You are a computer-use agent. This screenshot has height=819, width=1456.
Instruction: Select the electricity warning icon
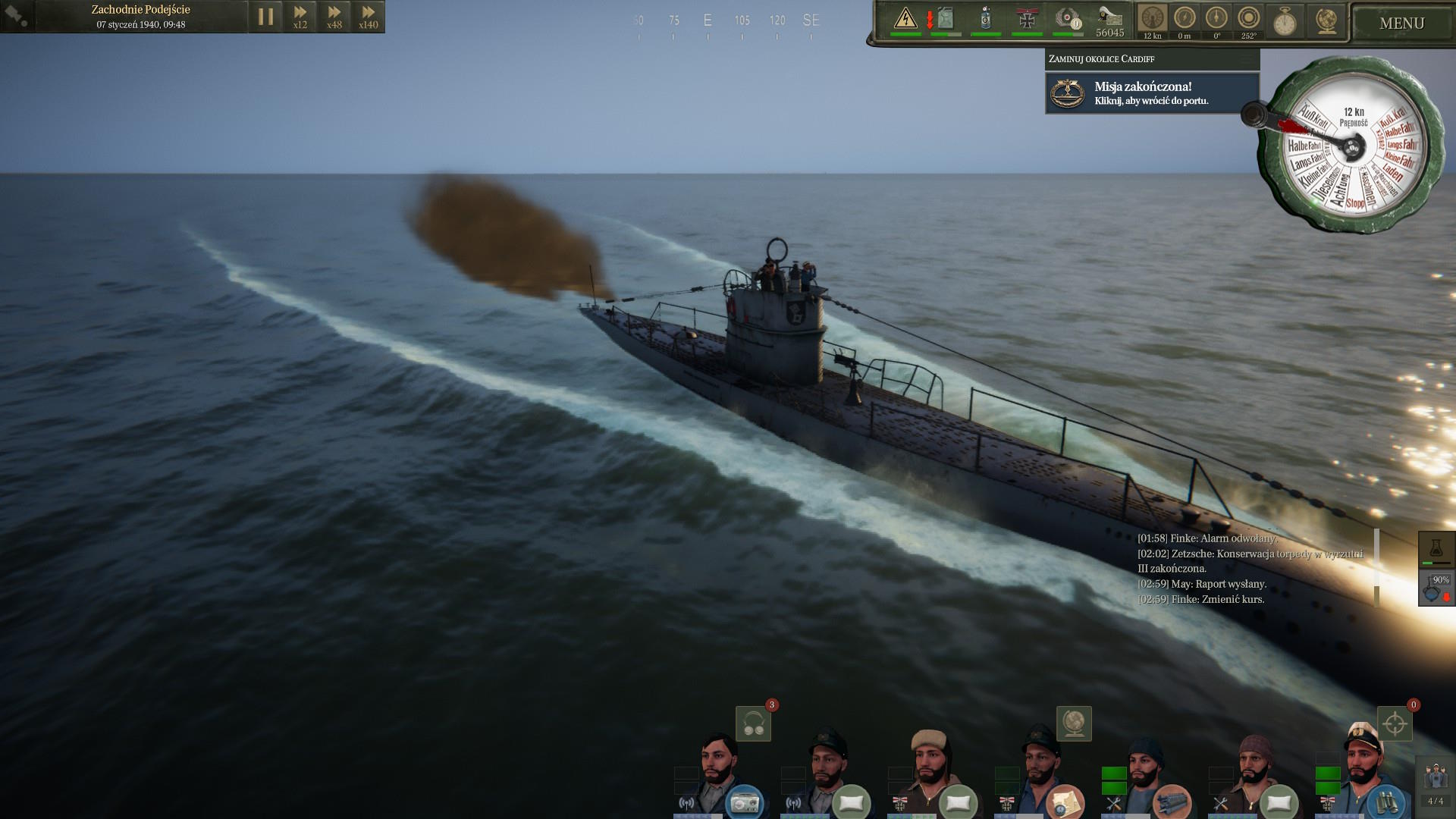tap(905, 18)
